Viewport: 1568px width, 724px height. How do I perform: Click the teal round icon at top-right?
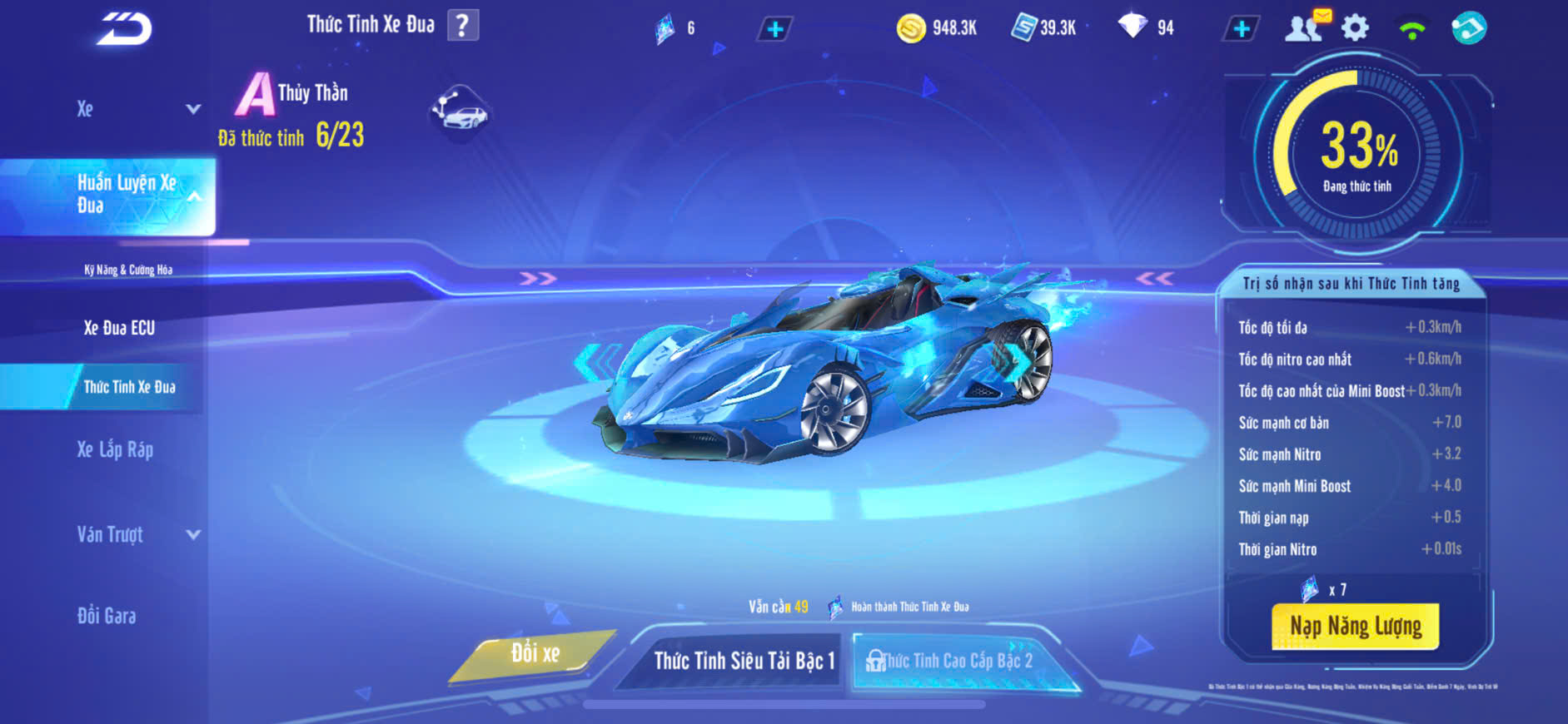point(1468,28)
